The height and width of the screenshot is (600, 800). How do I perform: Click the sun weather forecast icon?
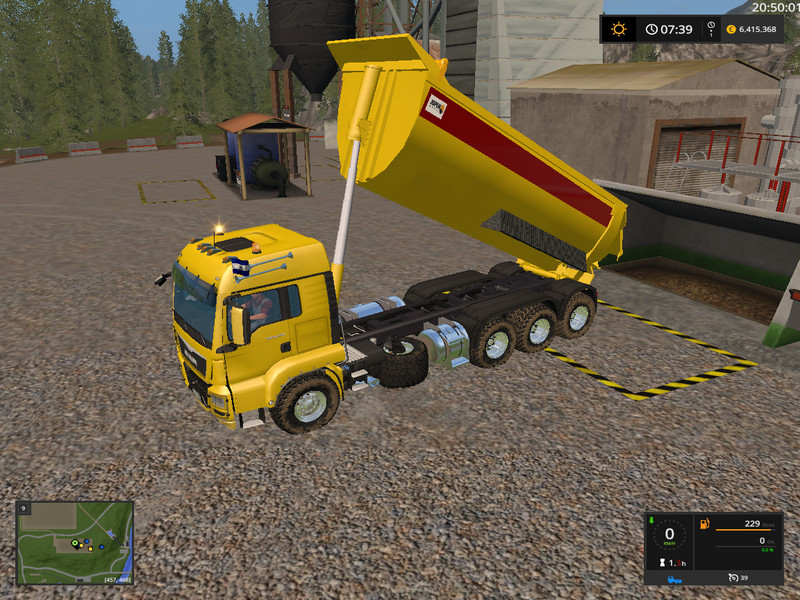click(x=618, y=29)
